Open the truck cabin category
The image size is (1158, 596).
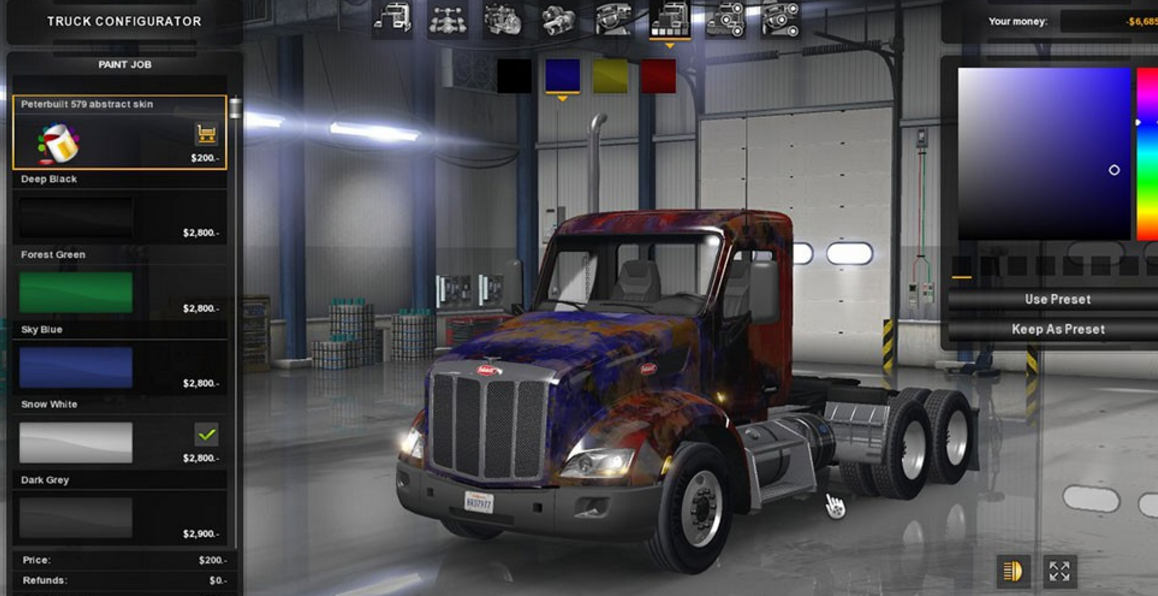click(392, 19)
